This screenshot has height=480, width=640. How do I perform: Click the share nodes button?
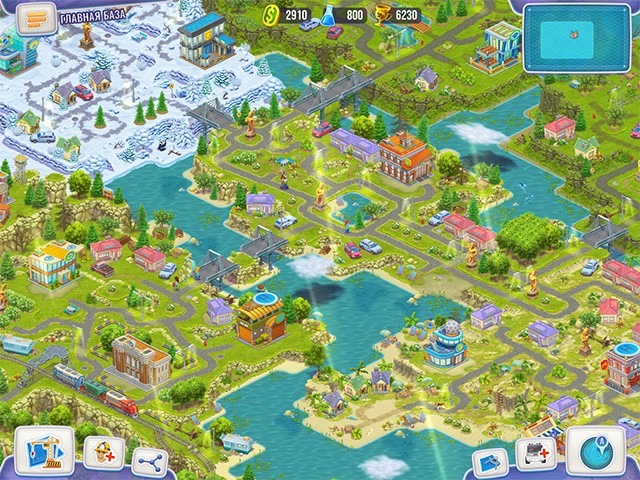pos(150,462)
